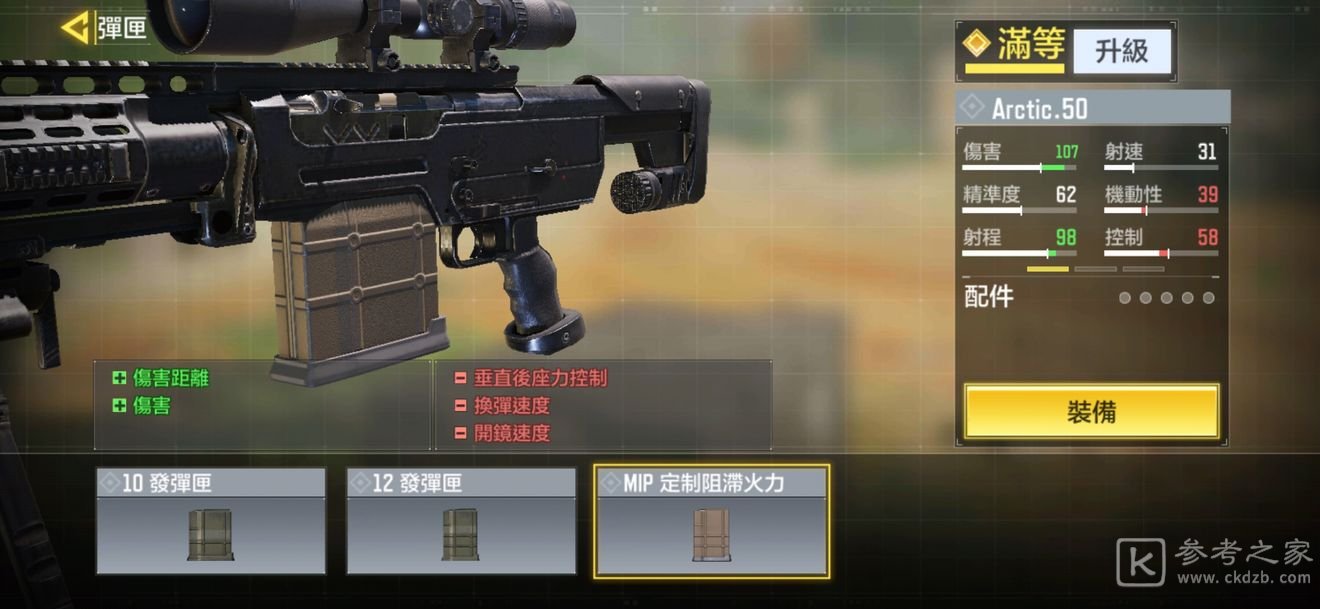1320x609 pixels.
Task: Select the 10 發彈匣 magazine option
Action: click(211, 521)
